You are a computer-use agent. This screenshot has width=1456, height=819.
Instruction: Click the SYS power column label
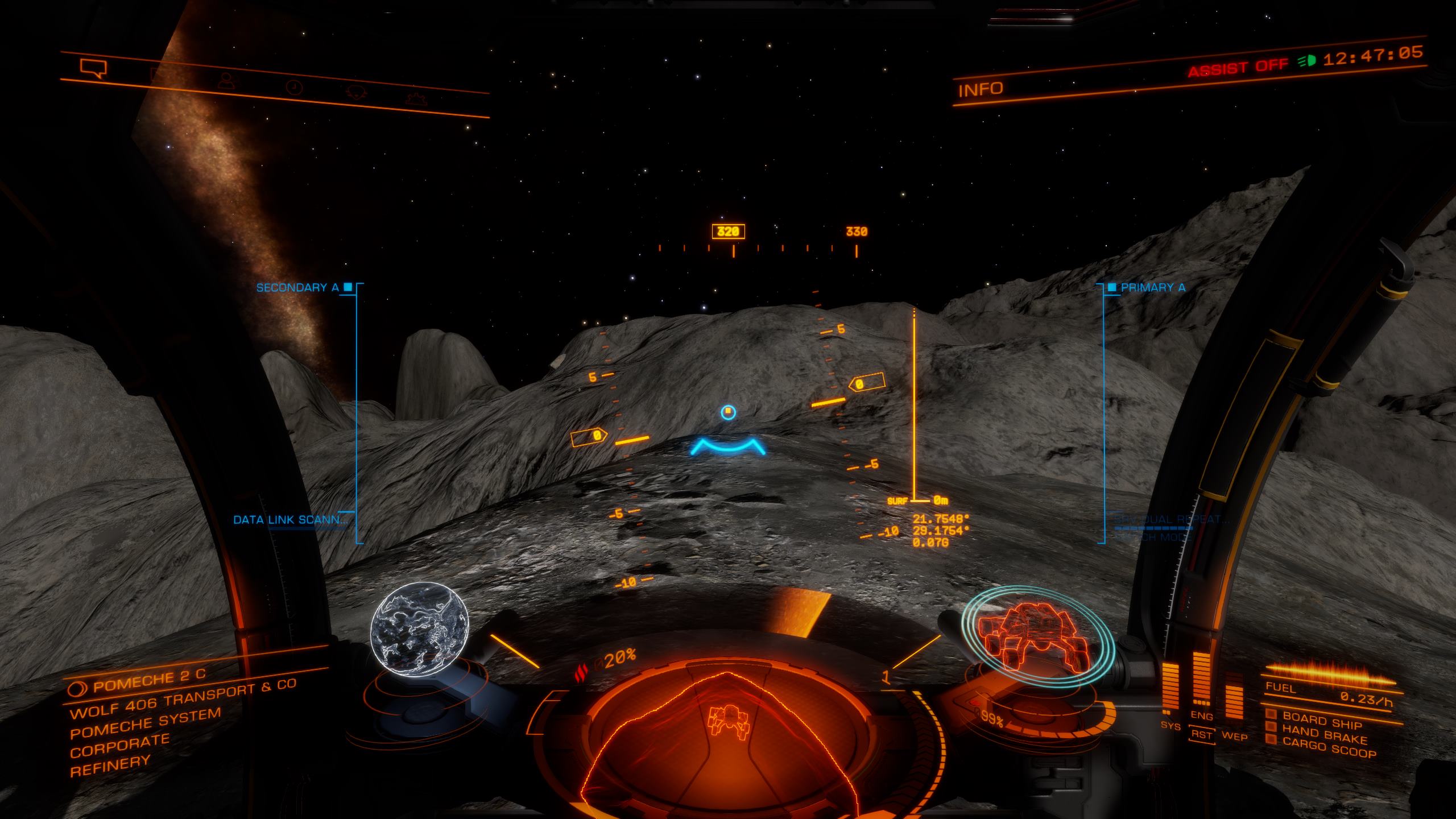pyautogui.click(x=1170, y=726)
